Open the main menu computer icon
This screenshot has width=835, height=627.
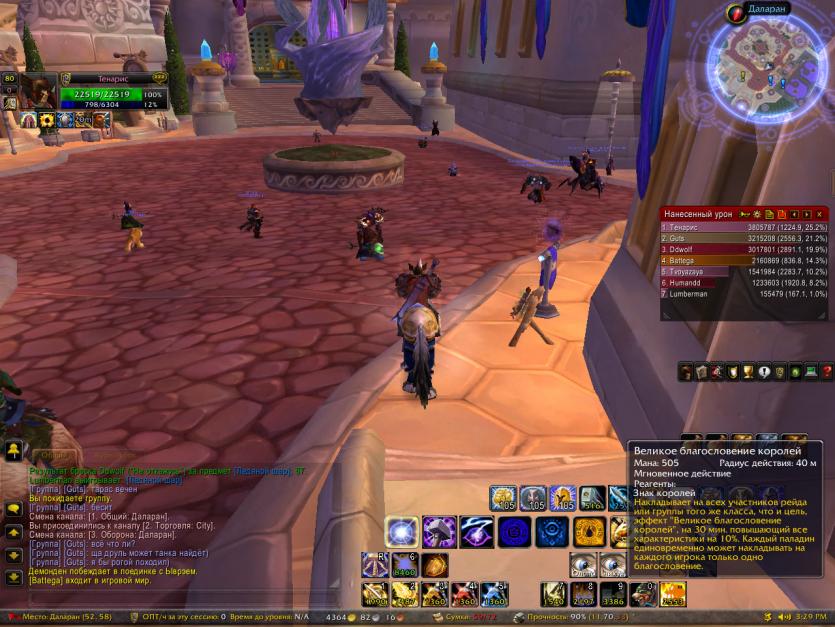811,373
